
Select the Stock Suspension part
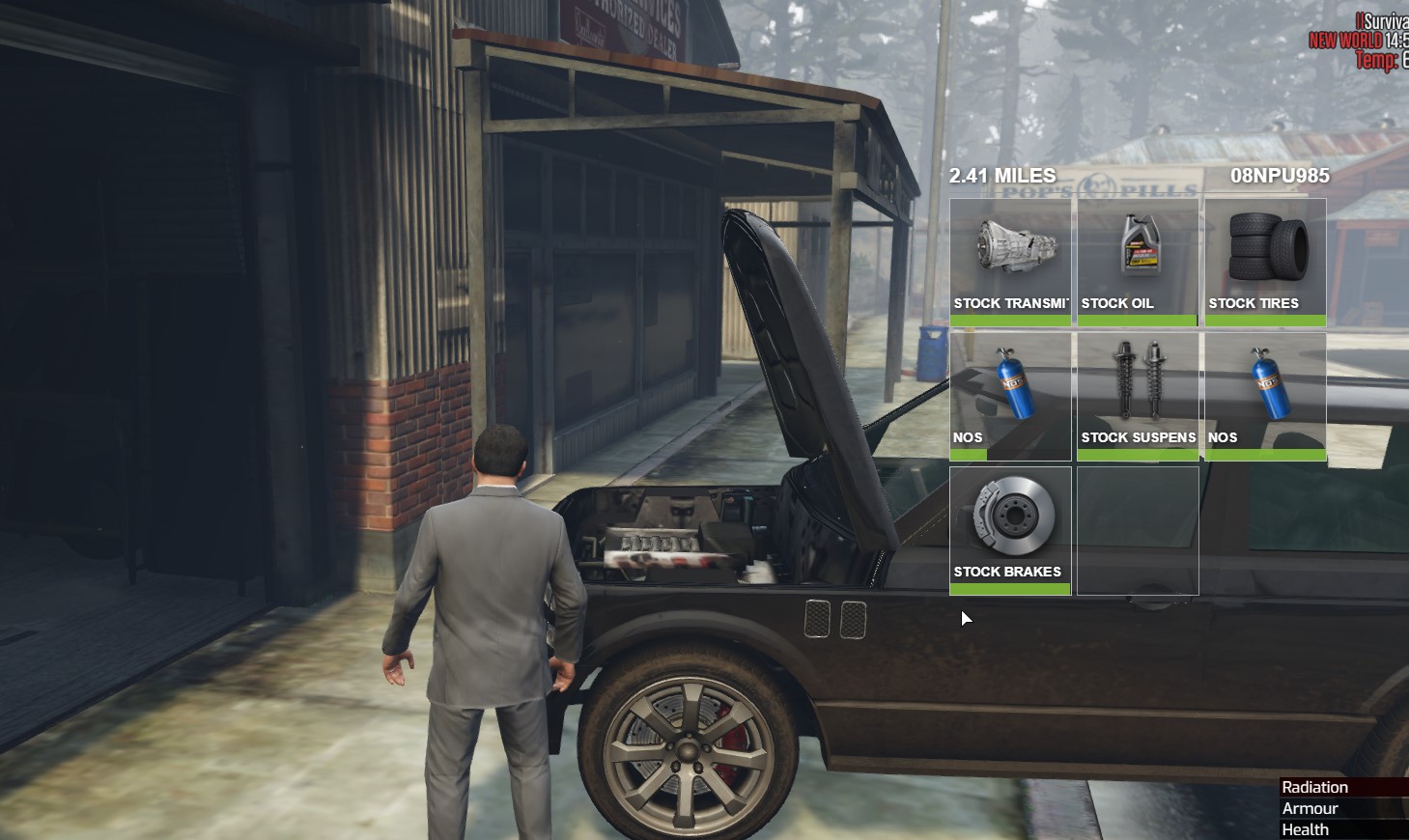point(1138,395)
